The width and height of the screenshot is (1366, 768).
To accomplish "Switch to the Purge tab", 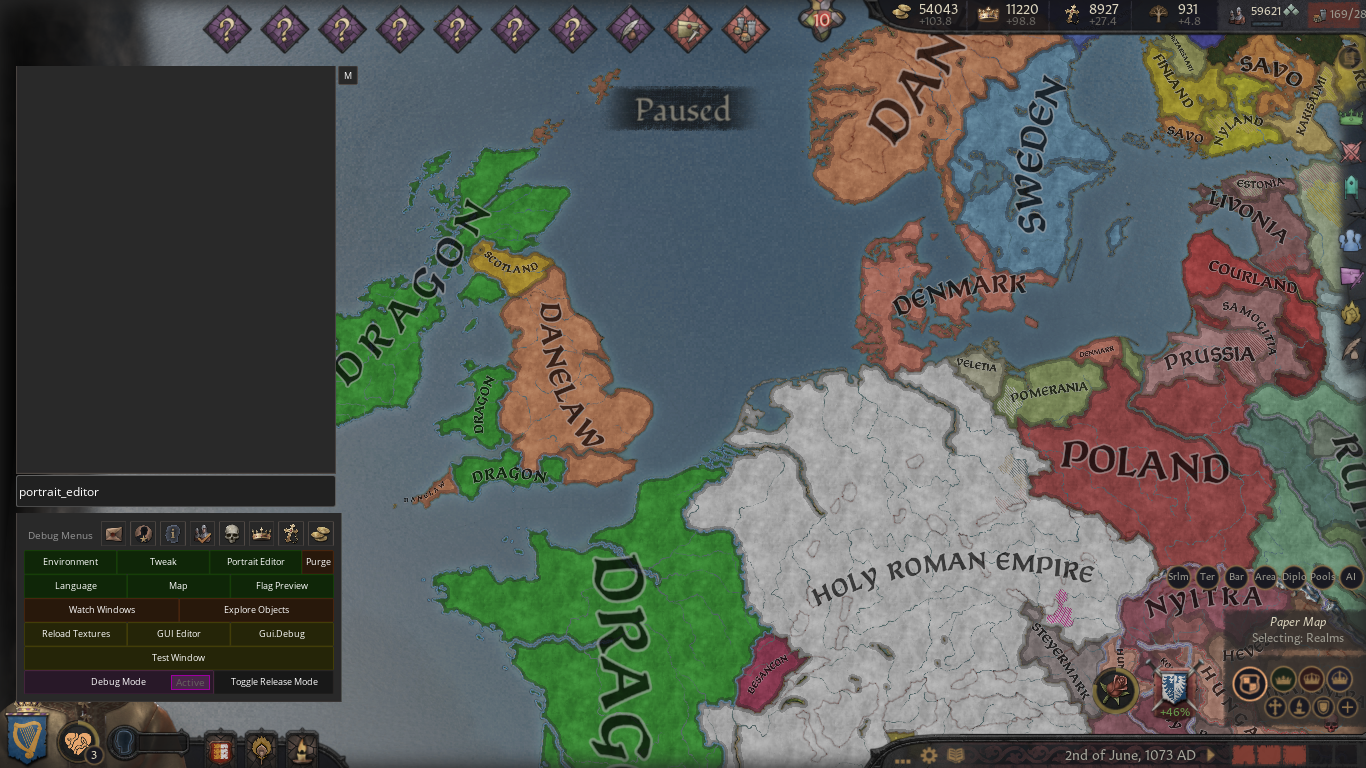I will pyautogui.click(x=318, y=561).
